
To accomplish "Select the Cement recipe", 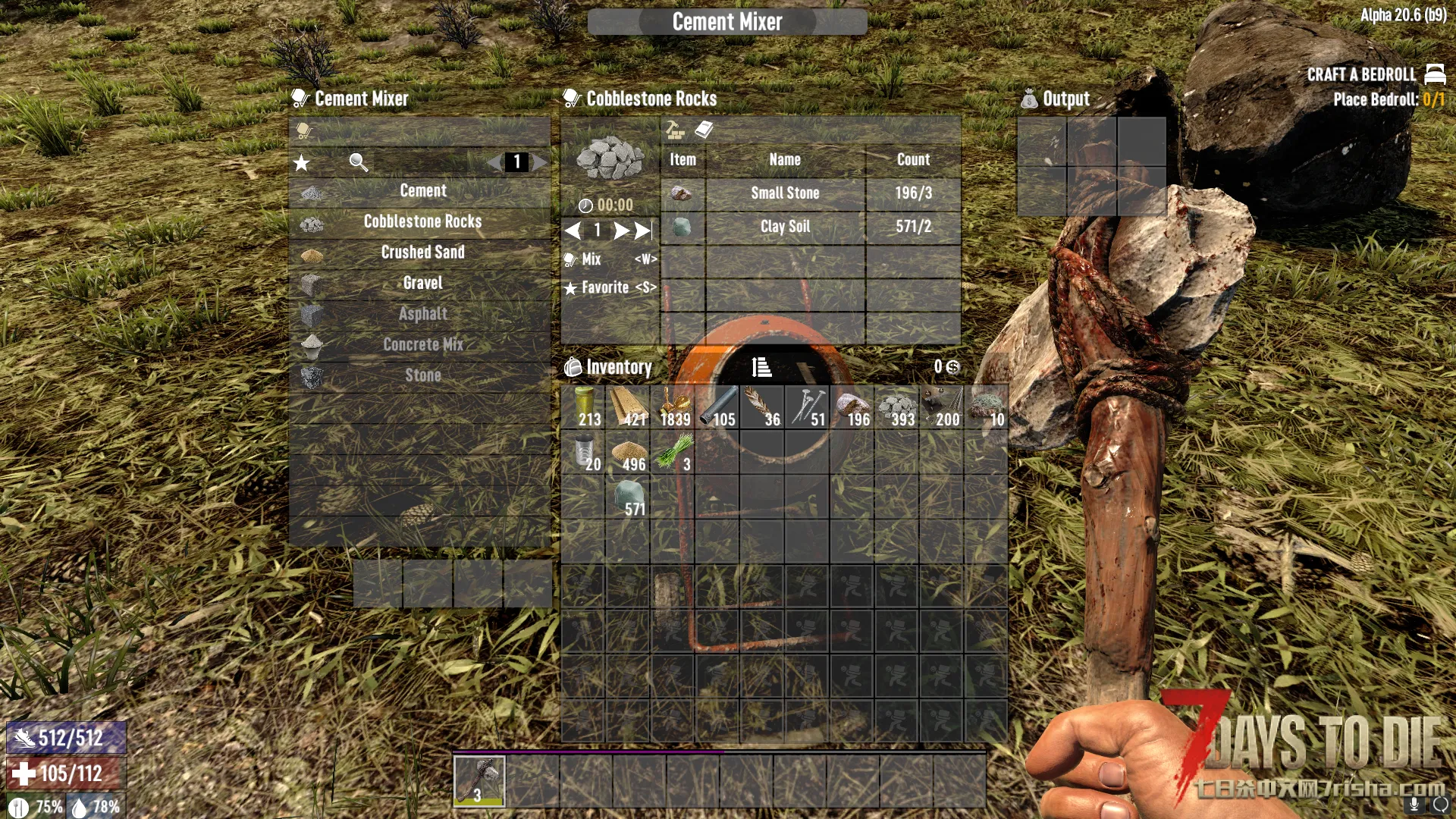I will click(422, 191).
